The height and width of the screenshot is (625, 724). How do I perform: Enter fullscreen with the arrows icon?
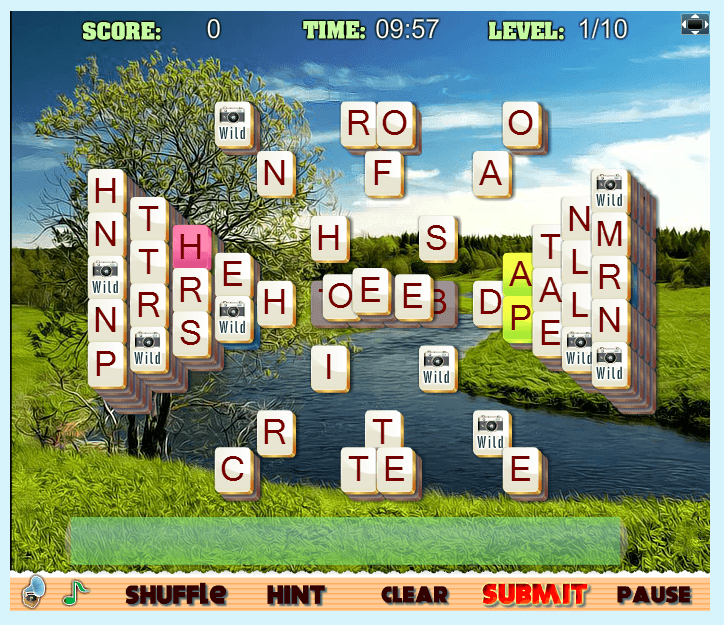pyautogui.click(x=695, y=25)
